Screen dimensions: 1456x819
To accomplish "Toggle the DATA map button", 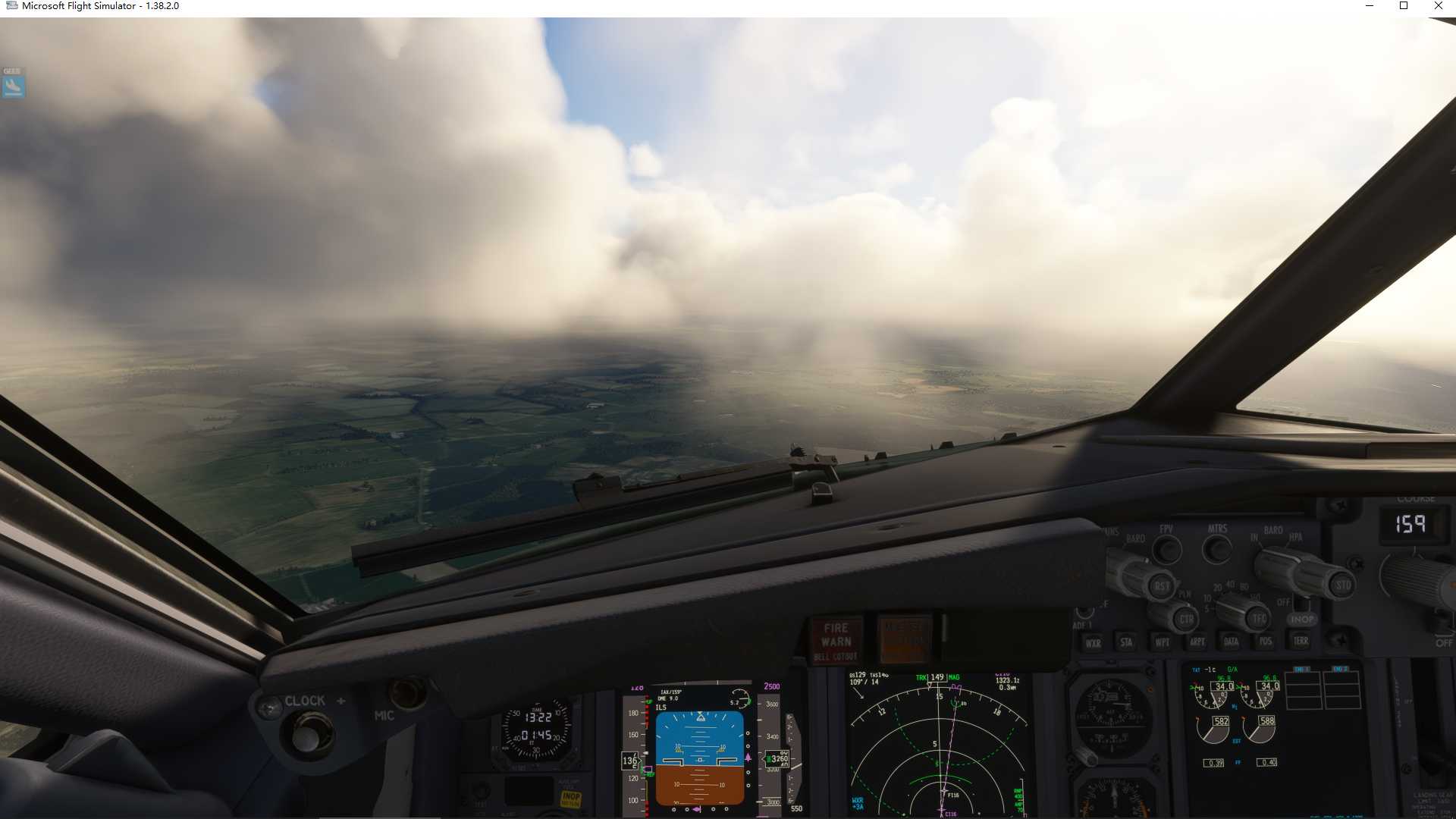I will tap(1231, 642).
